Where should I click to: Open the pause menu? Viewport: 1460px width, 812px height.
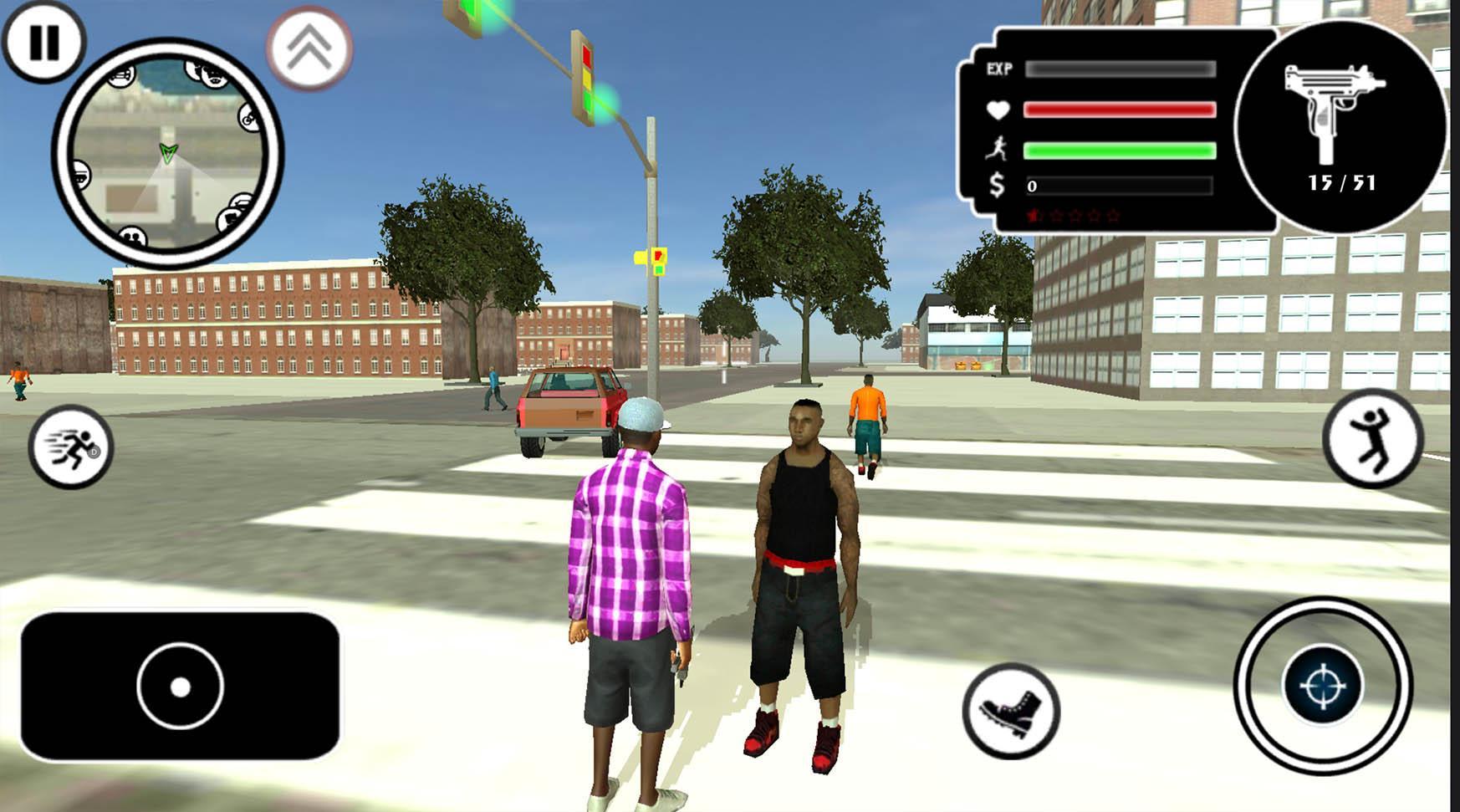pyautogui.click(x=46, y=40)
